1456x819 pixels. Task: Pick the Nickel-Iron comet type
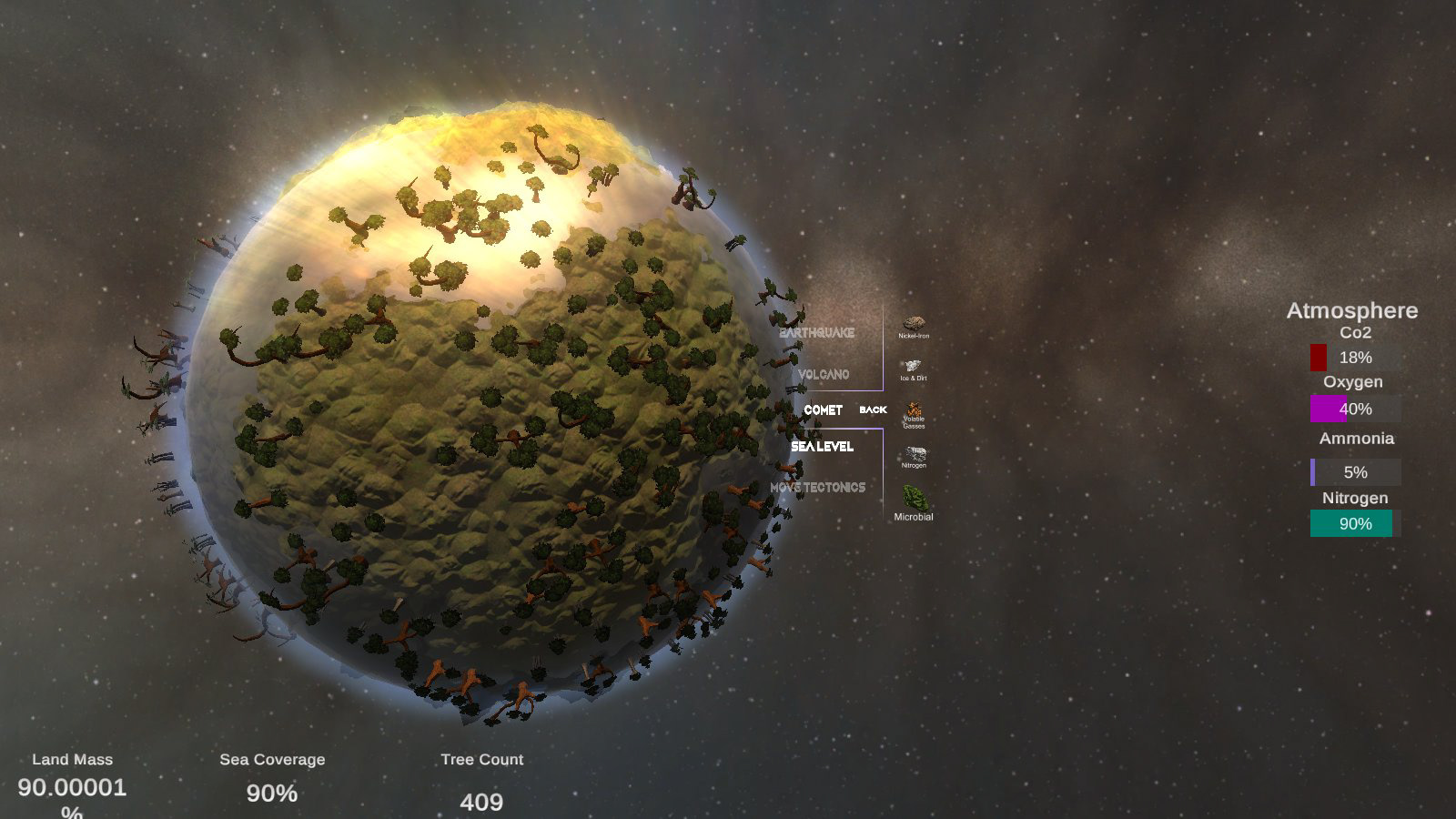click(914, 324)
